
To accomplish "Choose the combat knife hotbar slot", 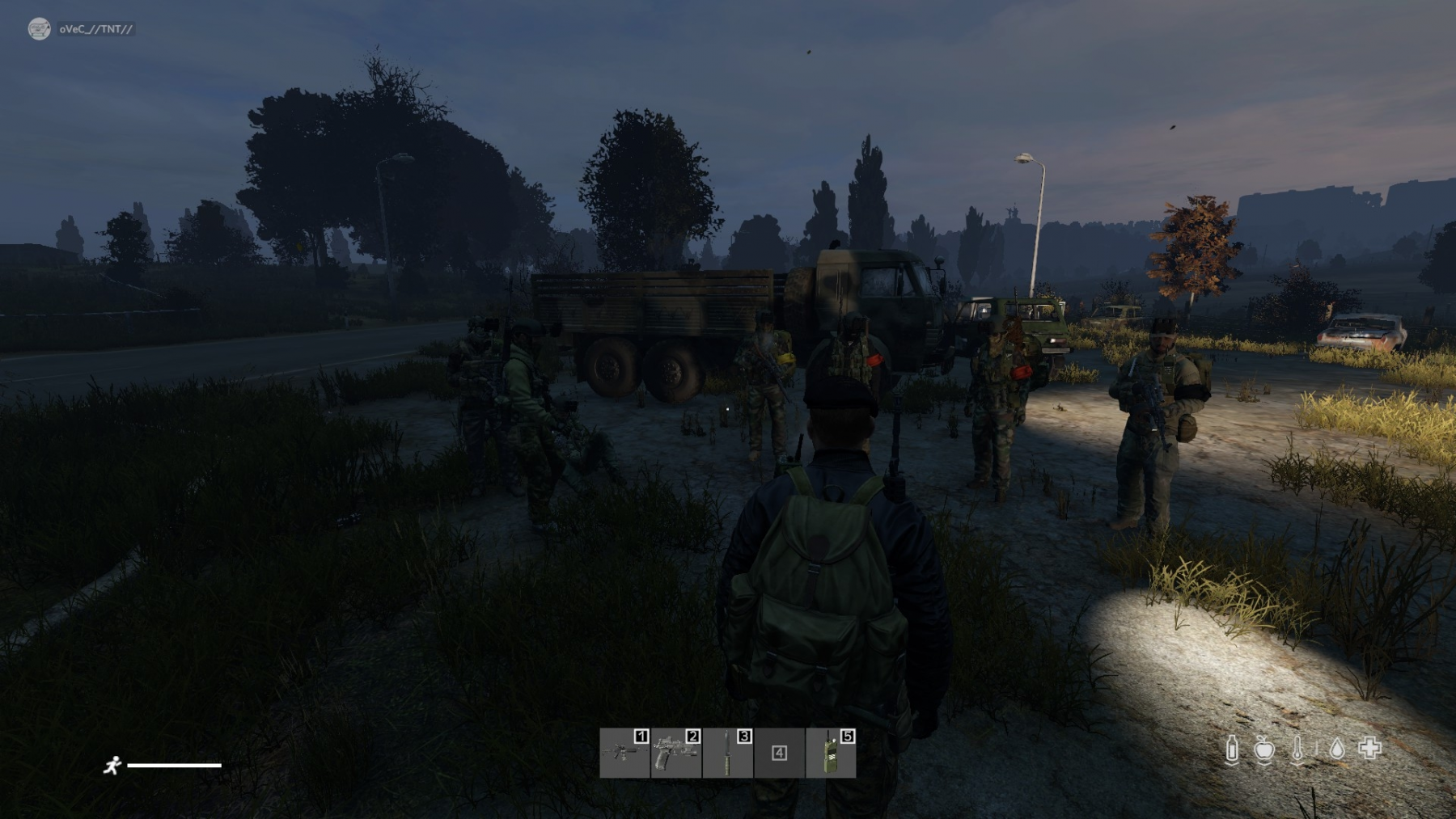I will coord(728,753).
